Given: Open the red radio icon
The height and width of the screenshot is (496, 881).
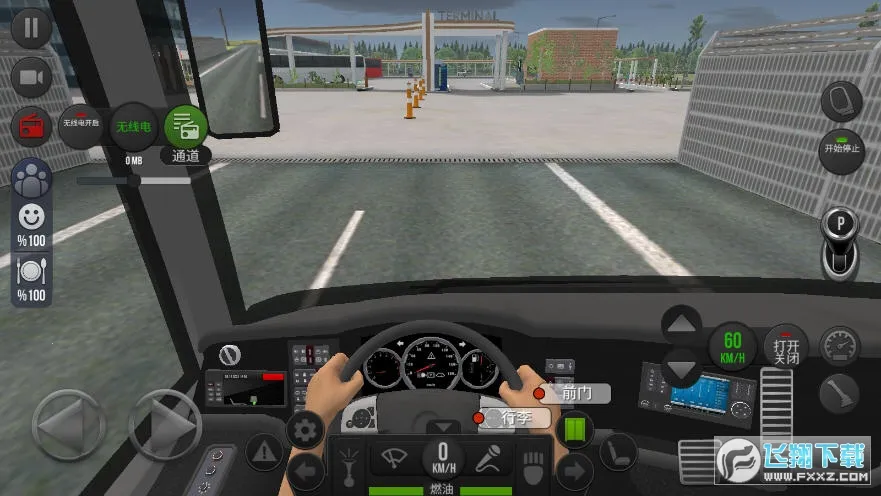Looking at the screenshot, I should tap(31, 127).
